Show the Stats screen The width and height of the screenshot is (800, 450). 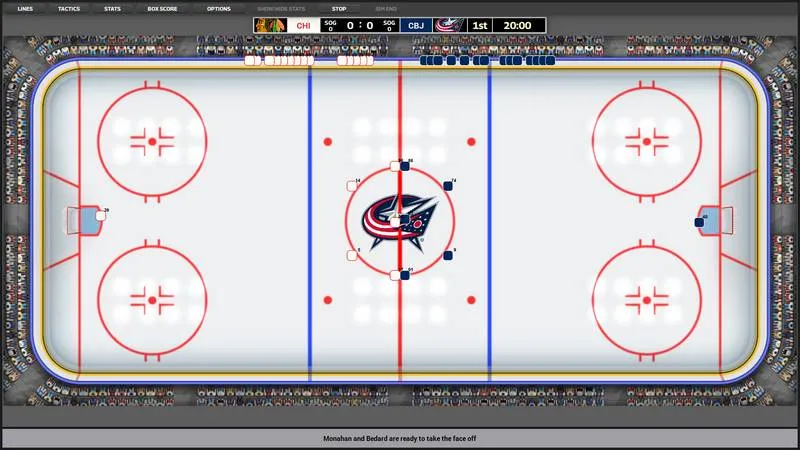pyautogui.click(x=113, y=8)
